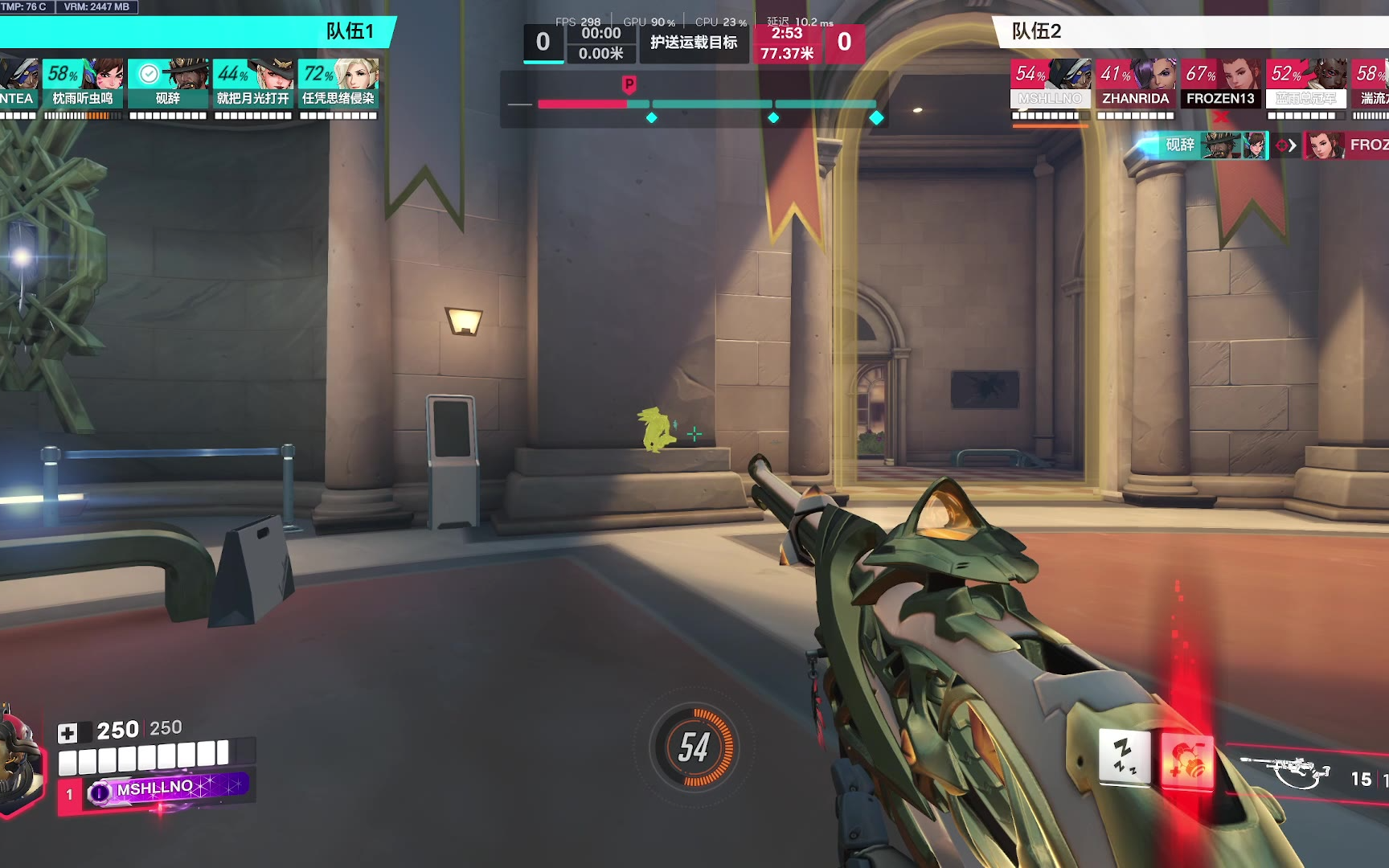
Task: Click the payload marker on the progress track
Action: 629,84
